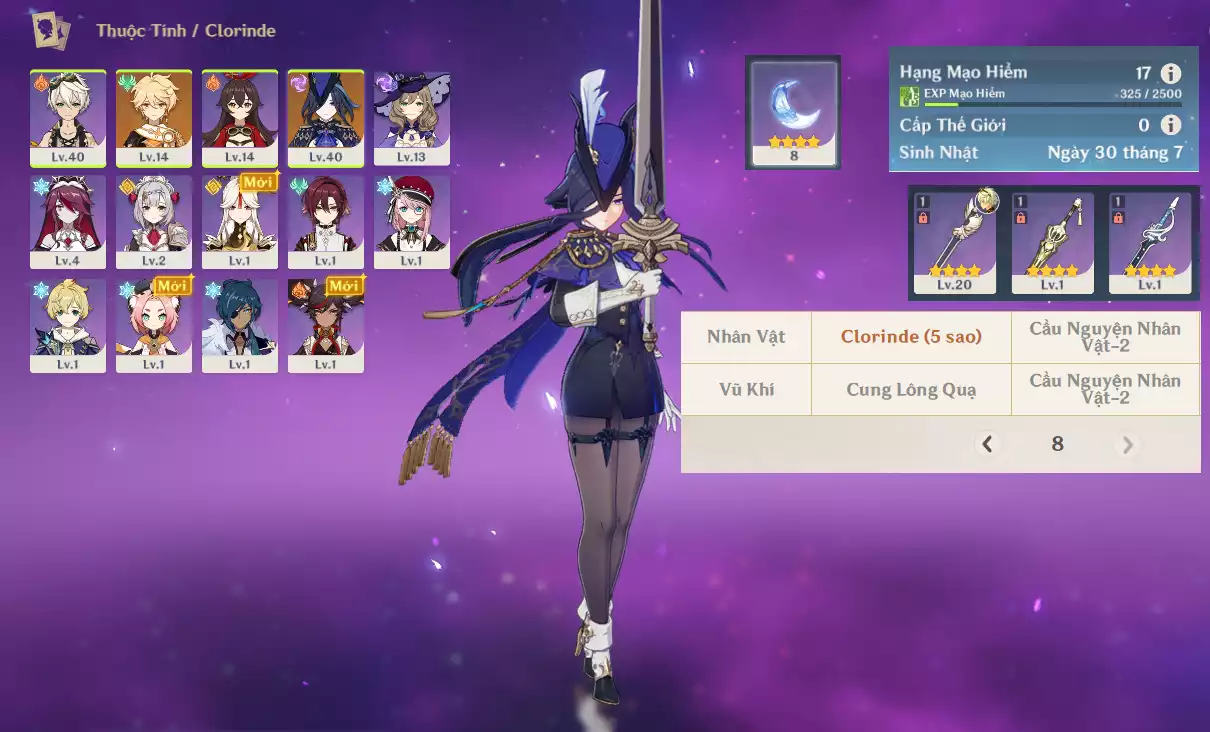Click the Clorinde (5 sao) table entry

(x=911, y=337)
